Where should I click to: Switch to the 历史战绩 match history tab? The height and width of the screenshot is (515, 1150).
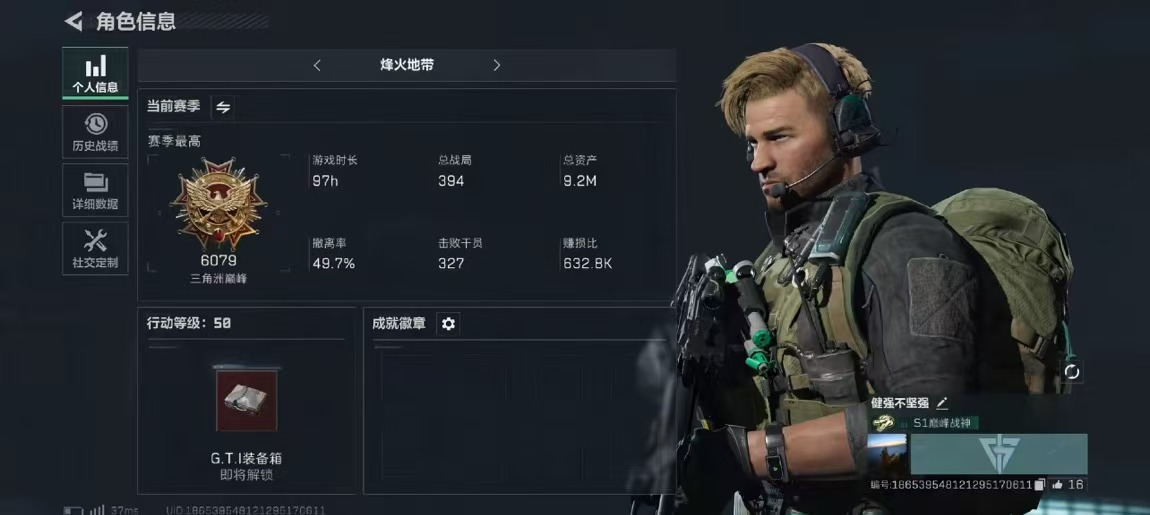pos(95,132)
